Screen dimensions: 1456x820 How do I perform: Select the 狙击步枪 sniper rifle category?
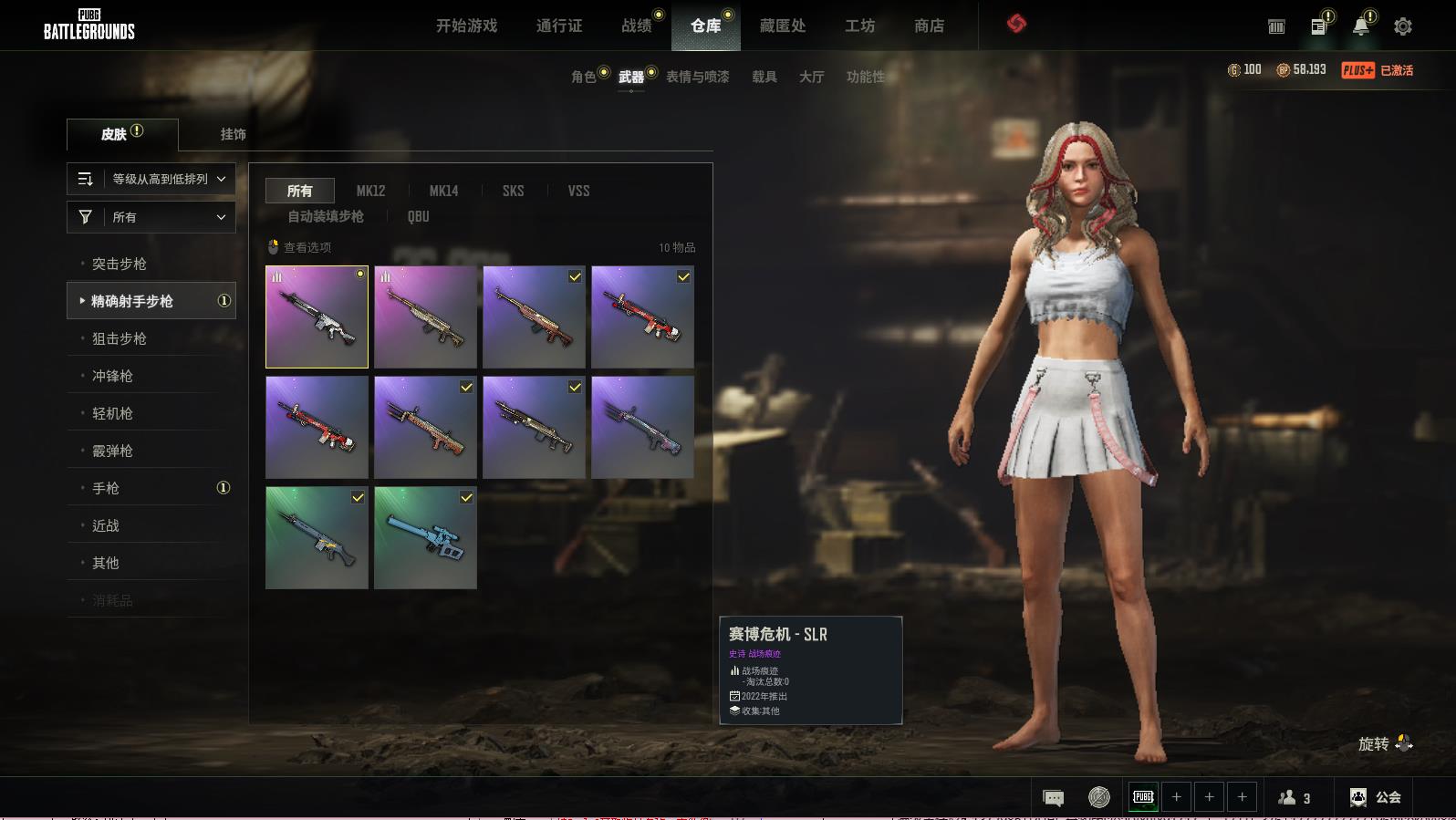click(120, 338)
